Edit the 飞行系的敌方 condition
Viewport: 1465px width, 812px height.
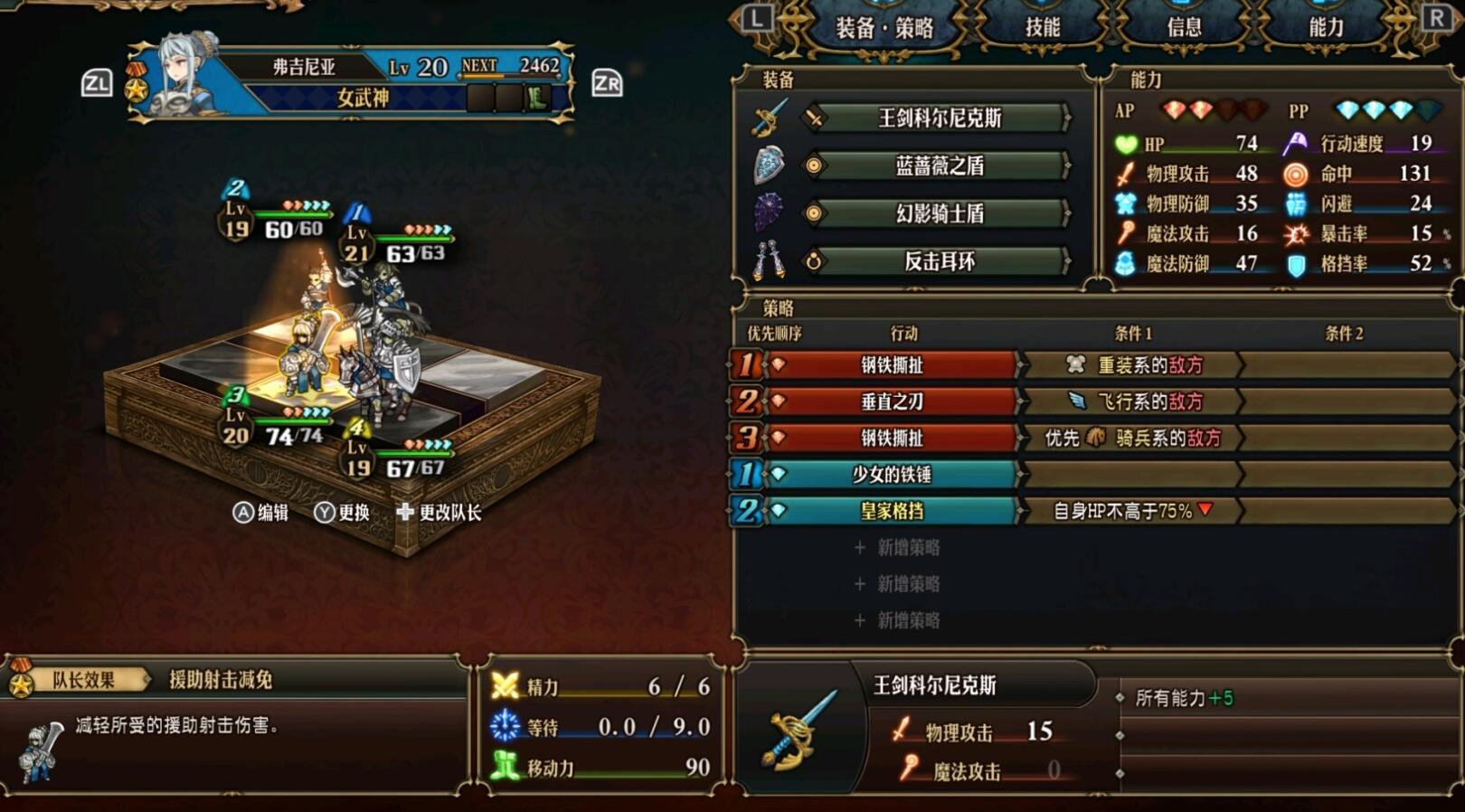(x=1132, y=401)
